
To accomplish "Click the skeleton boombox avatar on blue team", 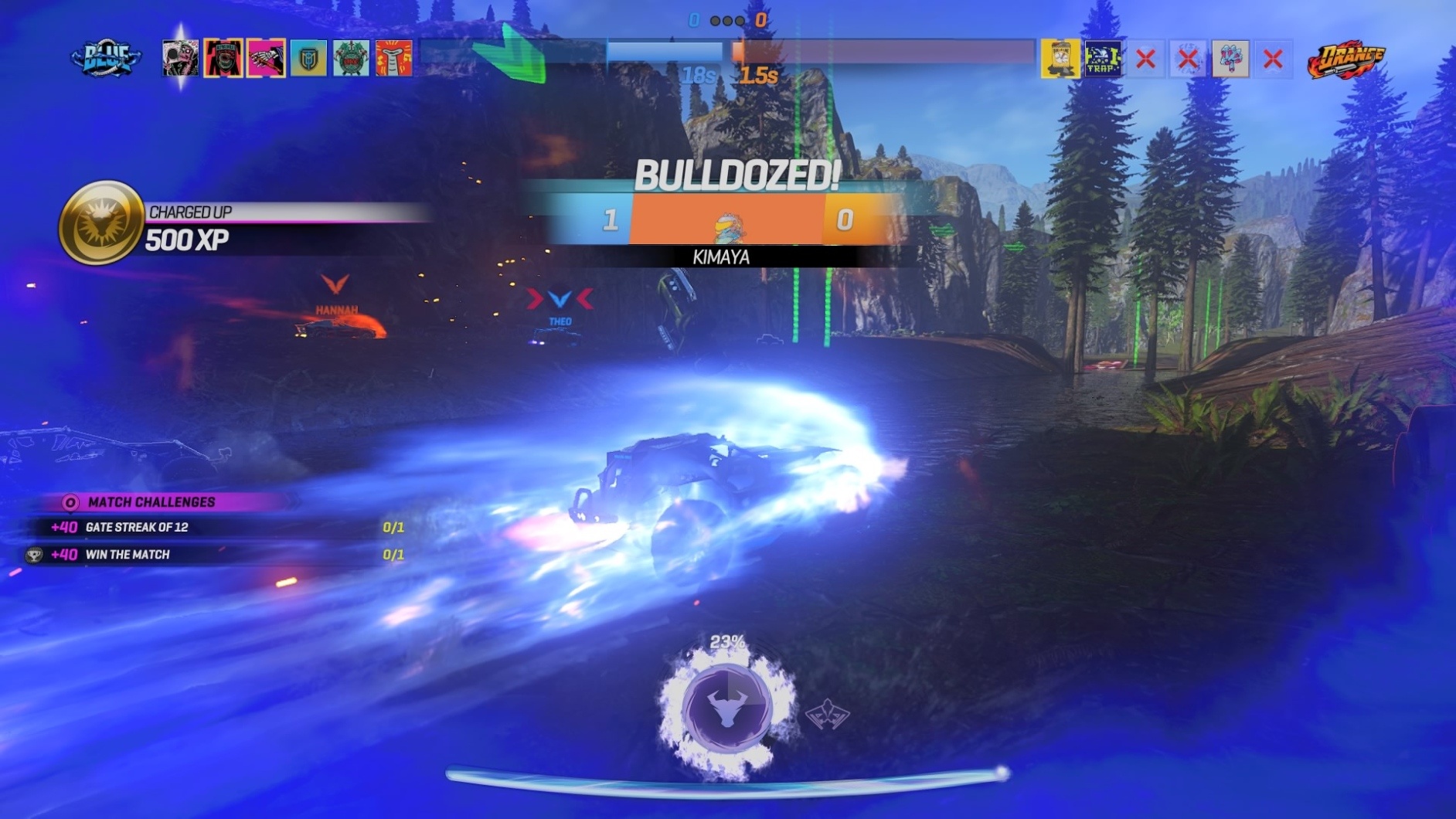I will pos(181,58).
